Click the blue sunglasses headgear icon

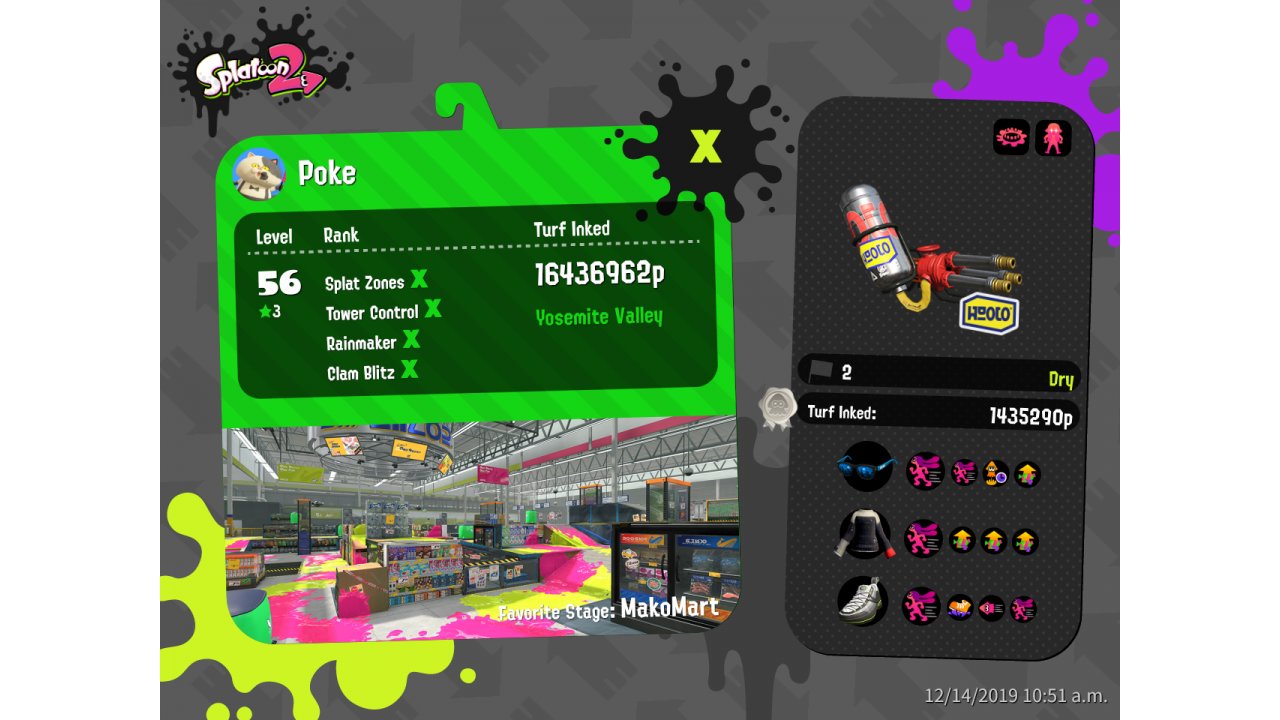[x=865, y=467]
